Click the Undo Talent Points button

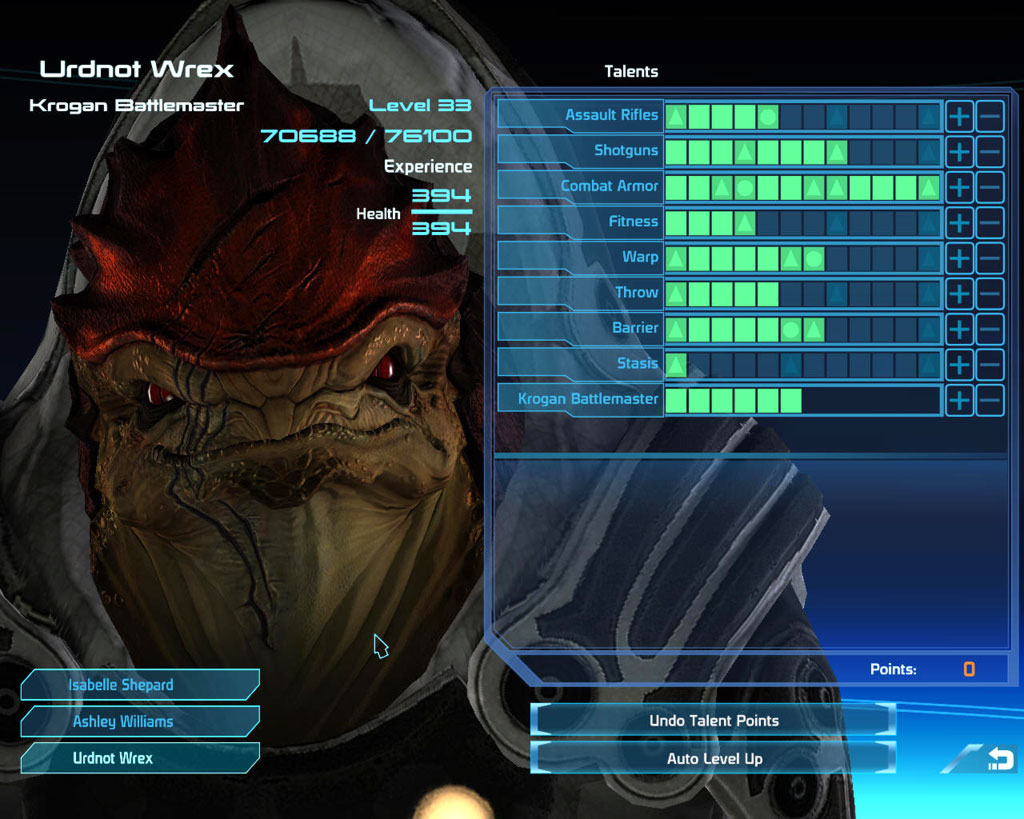(x=713, y=720)
